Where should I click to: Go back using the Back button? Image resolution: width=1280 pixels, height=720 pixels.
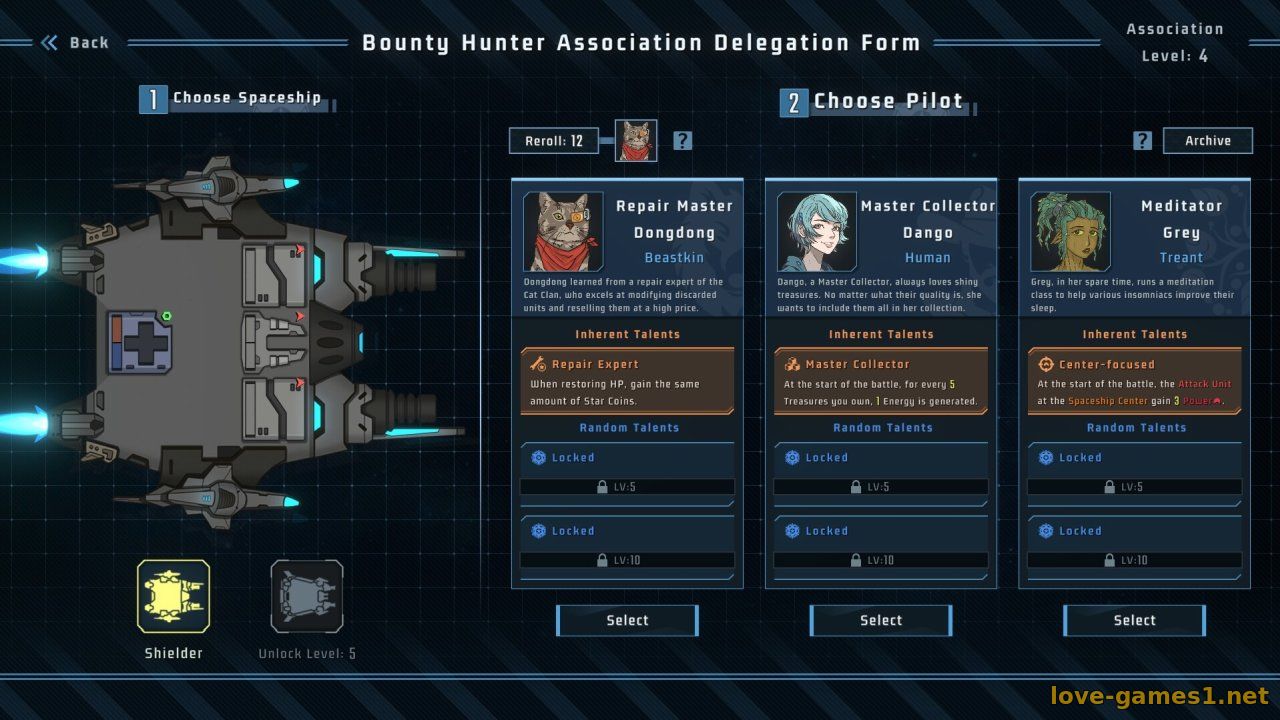coord(75,42)
